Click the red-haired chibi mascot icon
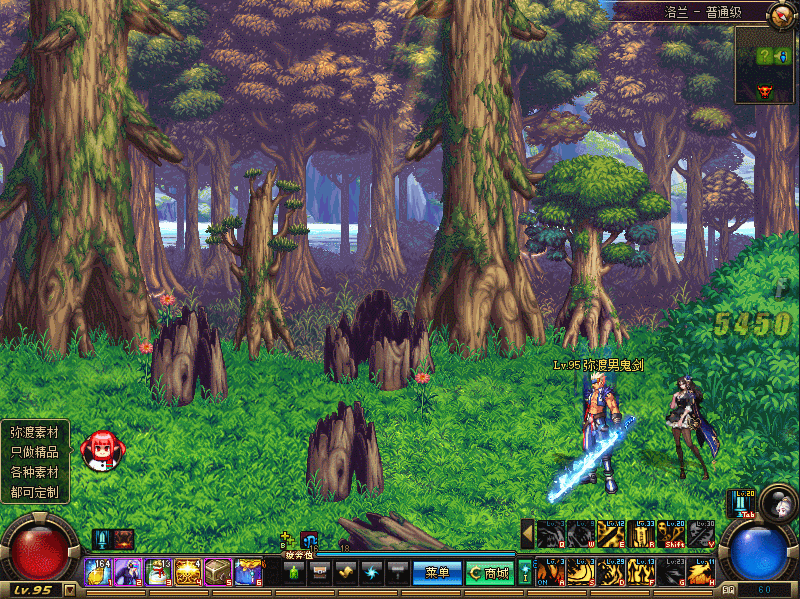Image resolution: width=800 pixels, height=599 pixels. (101, 449)
